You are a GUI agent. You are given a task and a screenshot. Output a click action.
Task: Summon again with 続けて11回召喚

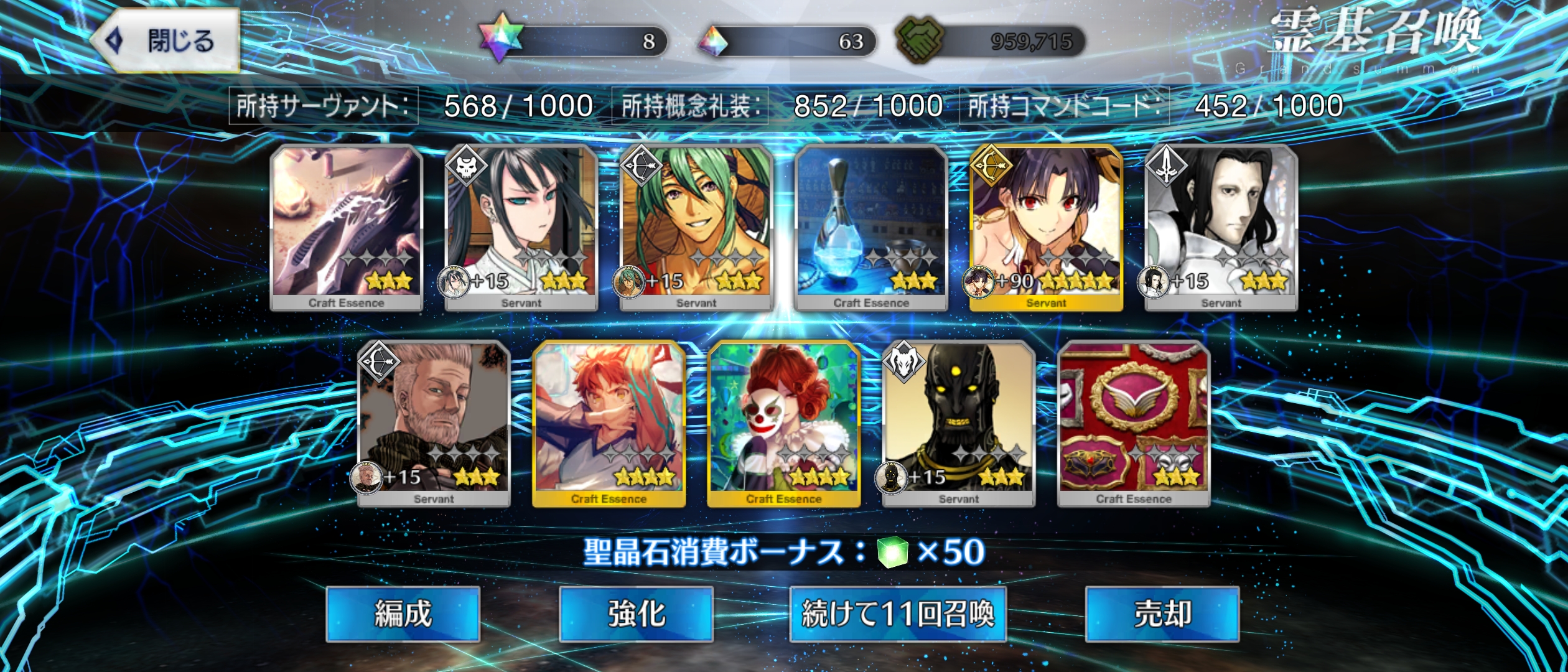click(897, 614)
